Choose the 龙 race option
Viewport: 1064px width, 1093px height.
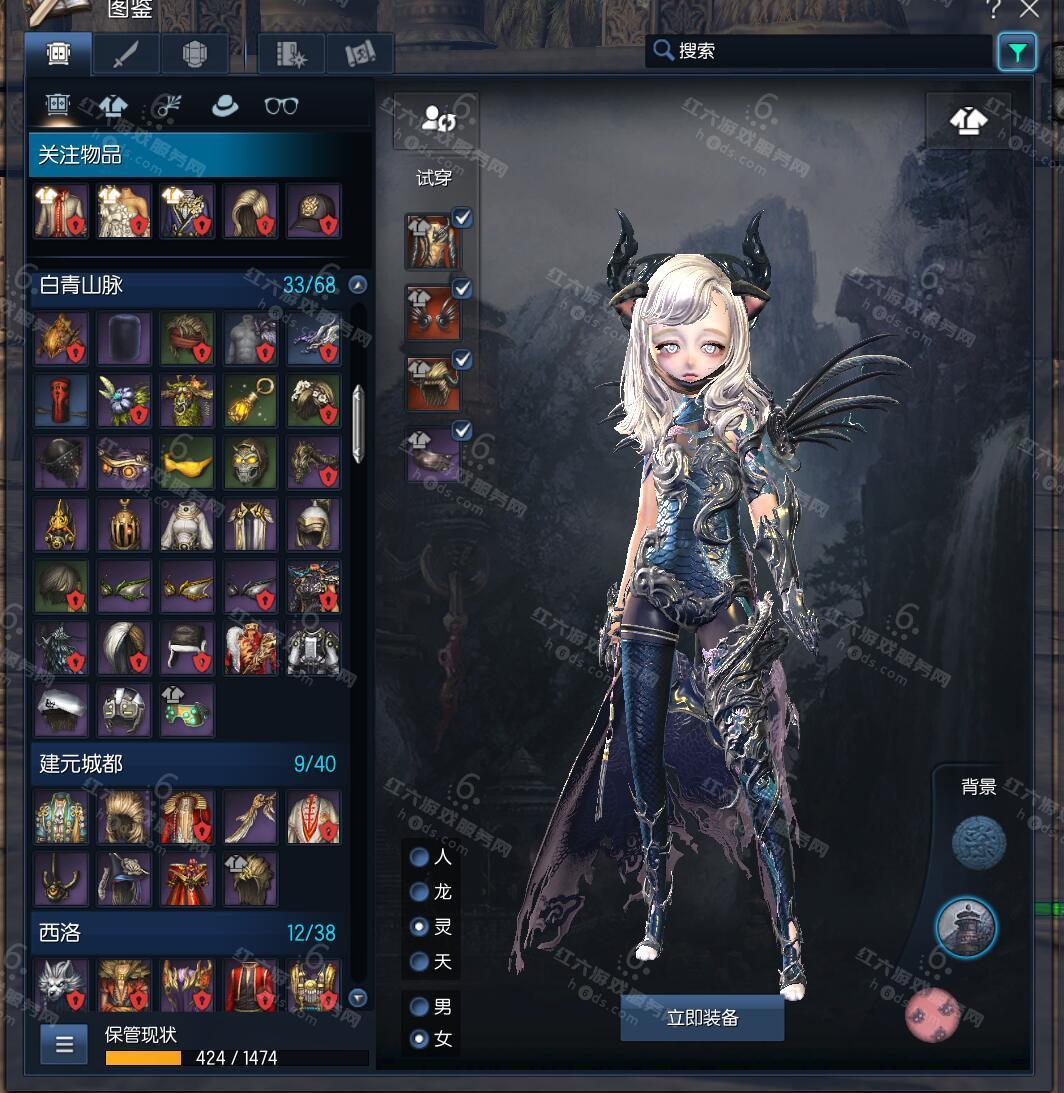421,892
